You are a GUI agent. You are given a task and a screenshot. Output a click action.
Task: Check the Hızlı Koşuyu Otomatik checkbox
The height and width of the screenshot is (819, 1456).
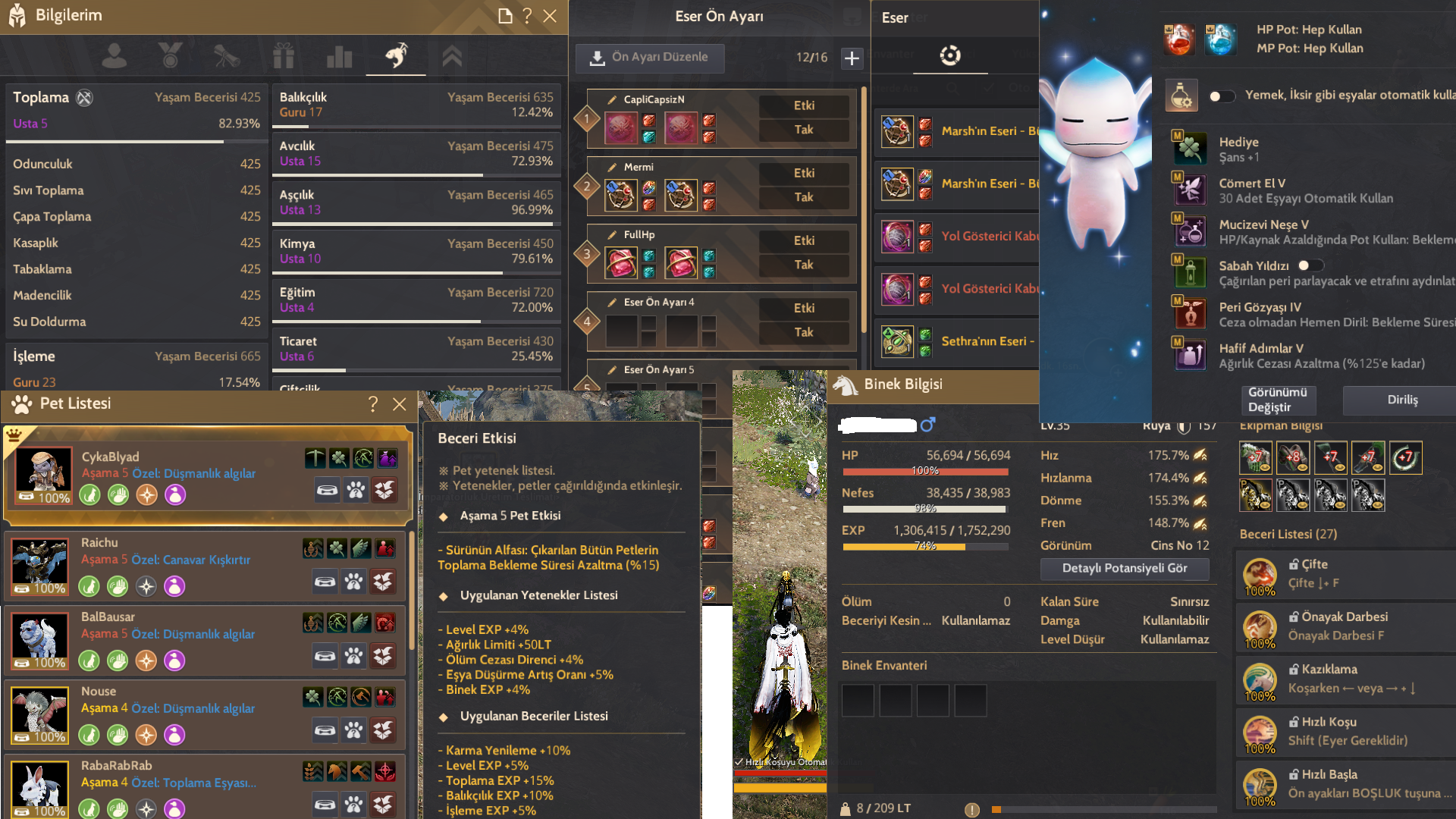click(739, 761)
